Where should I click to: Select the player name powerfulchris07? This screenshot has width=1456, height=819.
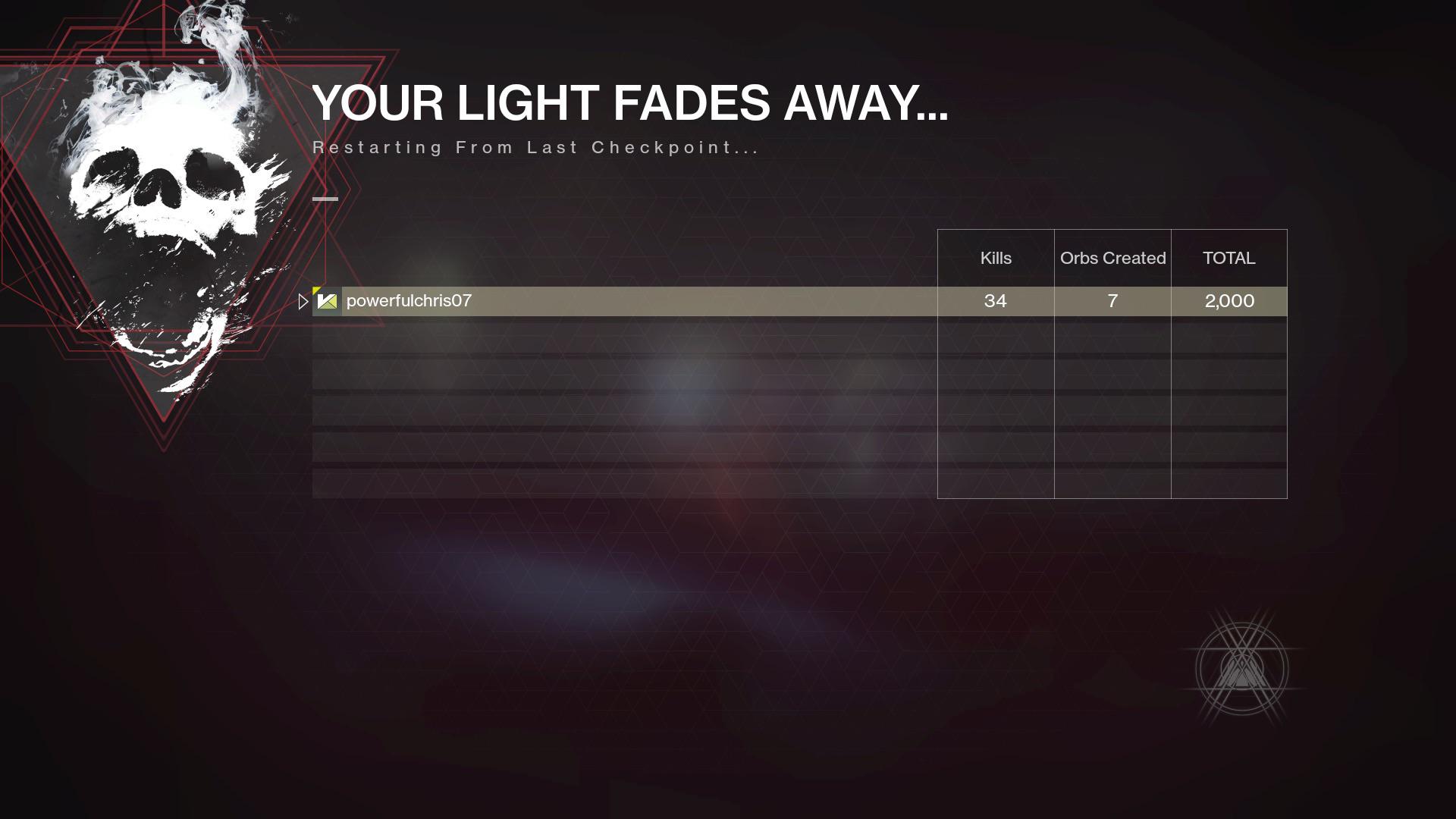tap(409, 300)
